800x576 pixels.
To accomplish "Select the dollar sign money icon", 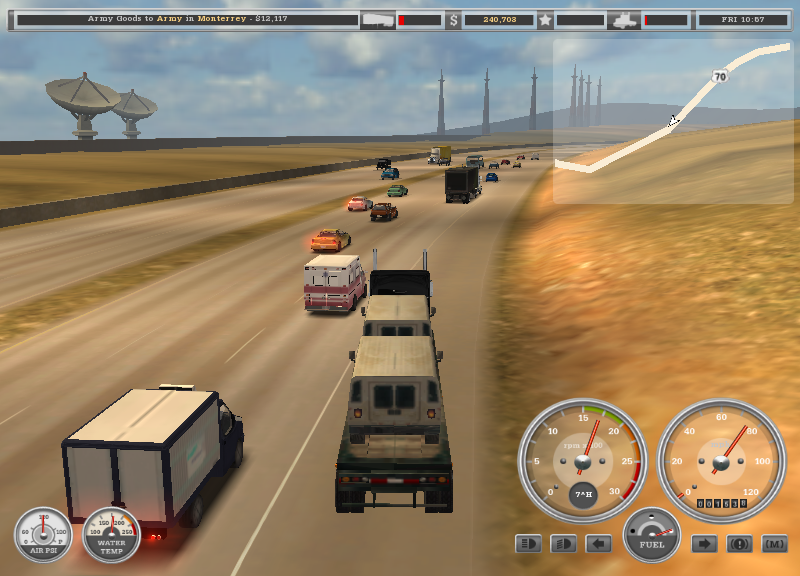I will (x=453, y=19).
